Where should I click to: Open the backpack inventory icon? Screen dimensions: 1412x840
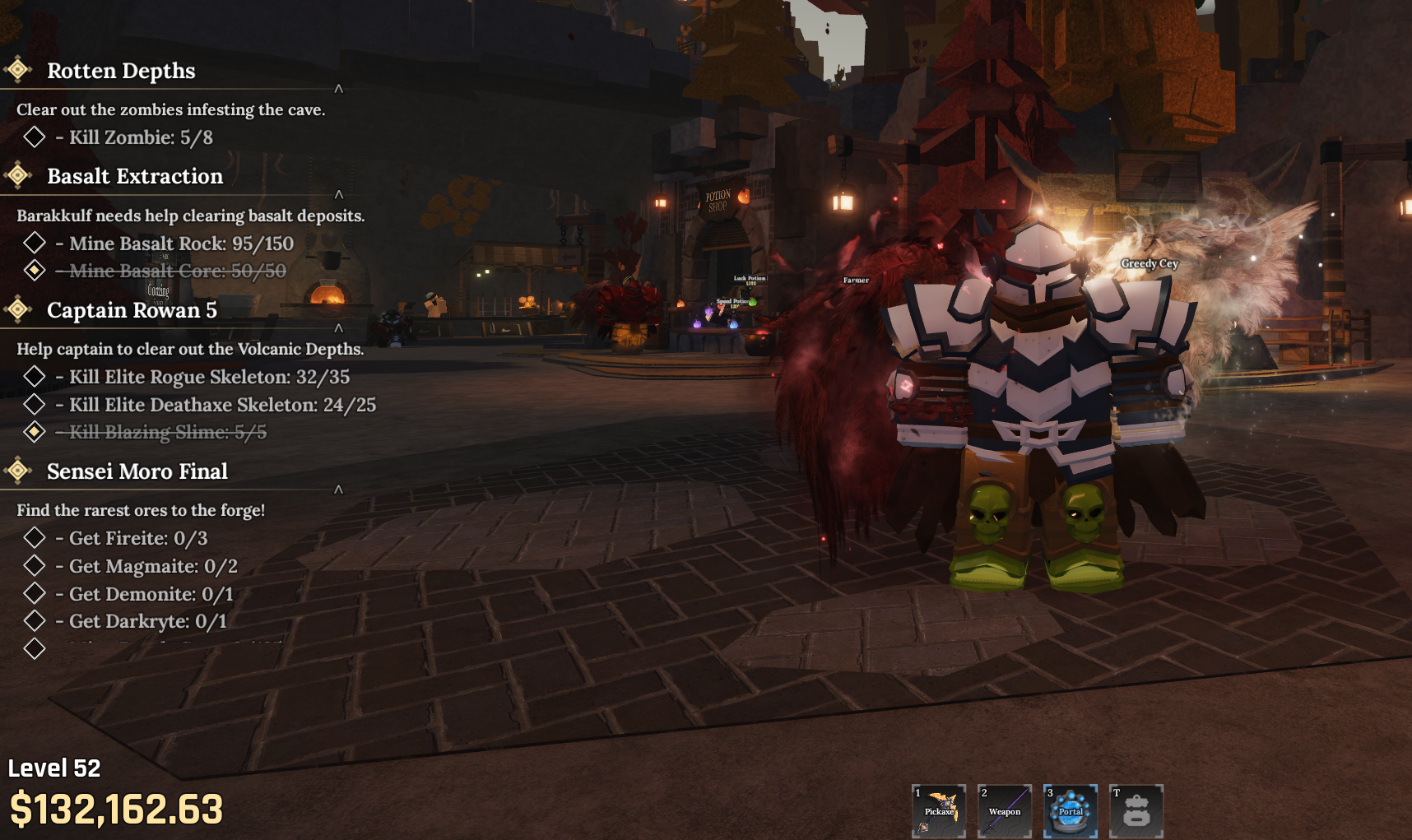(x=1136, y=811)
